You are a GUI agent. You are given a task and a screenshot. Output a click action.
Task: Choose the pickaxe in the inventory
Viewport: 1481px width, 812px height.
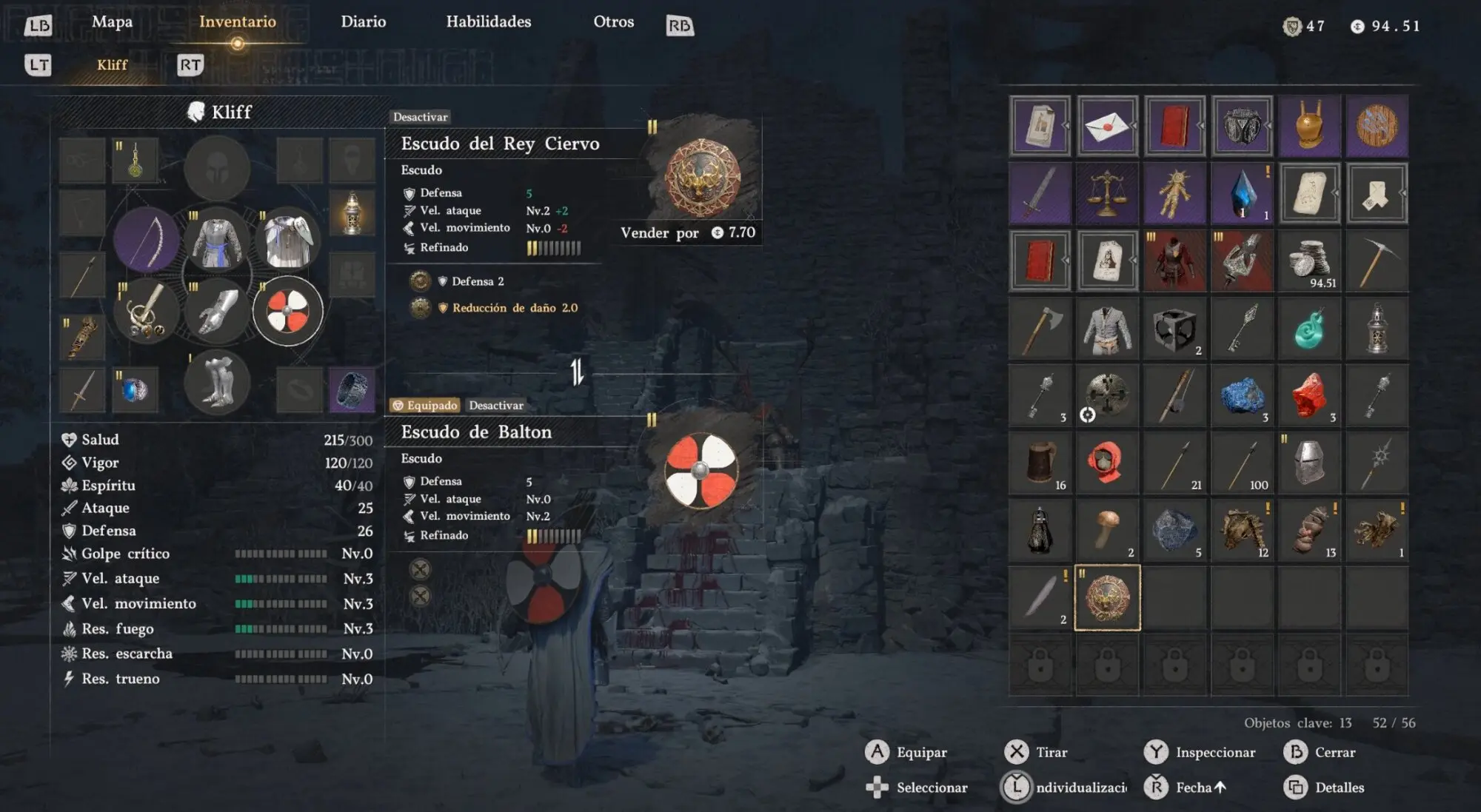[1377, 261]
